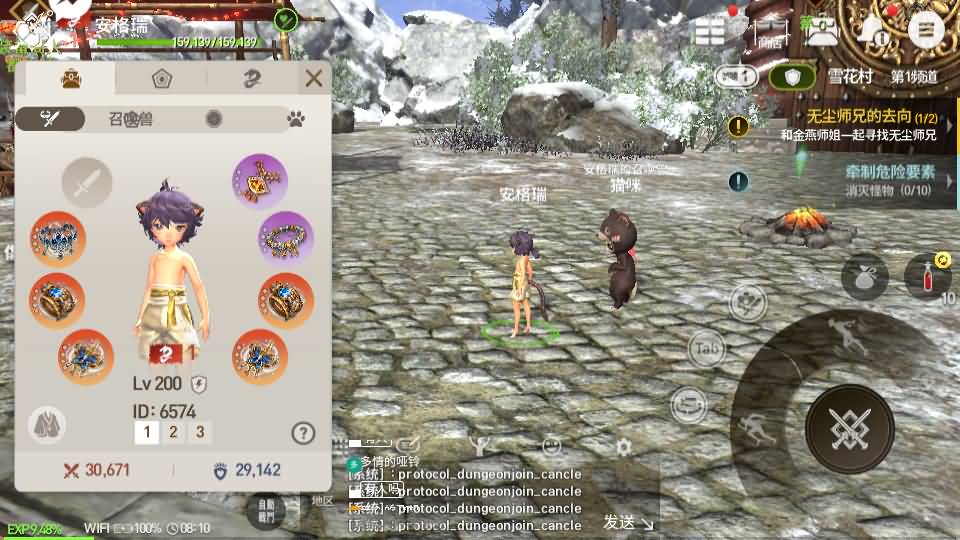The height and width of the screenshot is (540, 960).
Task: Tap the crossed swords attack button
Action: 849,429
